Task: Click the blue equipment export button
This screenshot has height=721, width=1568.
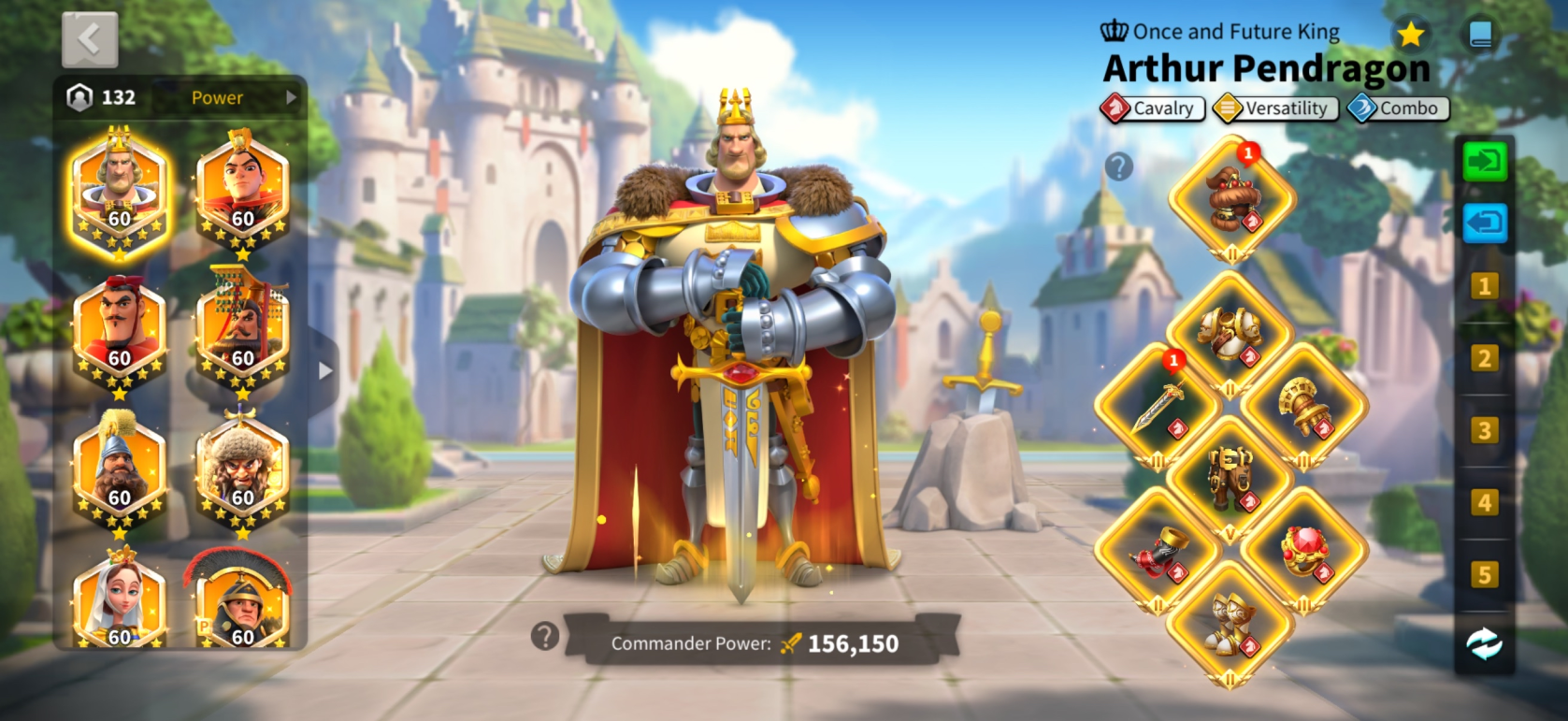Action: (1485, 224)
